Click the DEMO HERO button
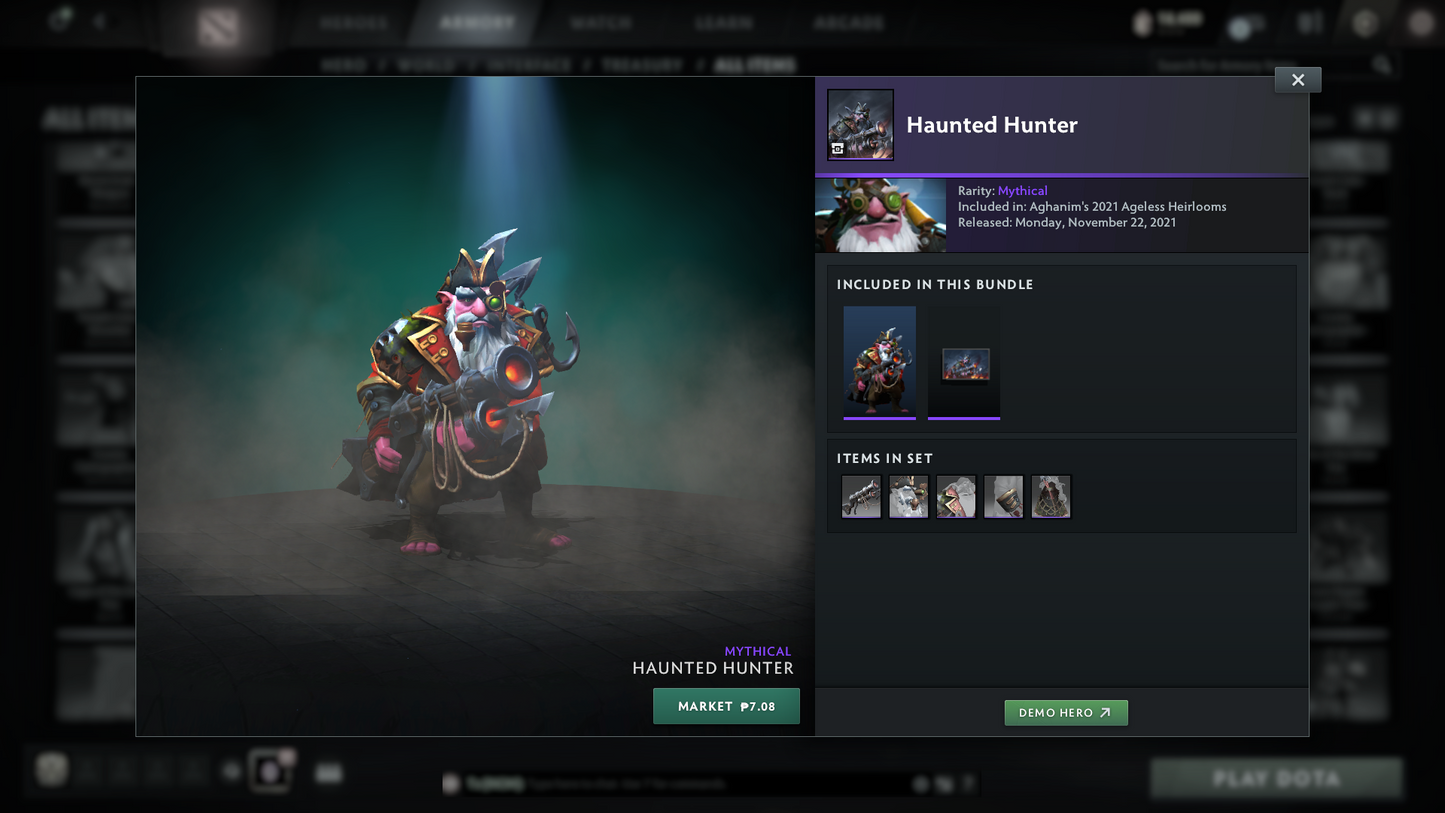The height and width of the screenshot is (813, 1445). 1066,713
